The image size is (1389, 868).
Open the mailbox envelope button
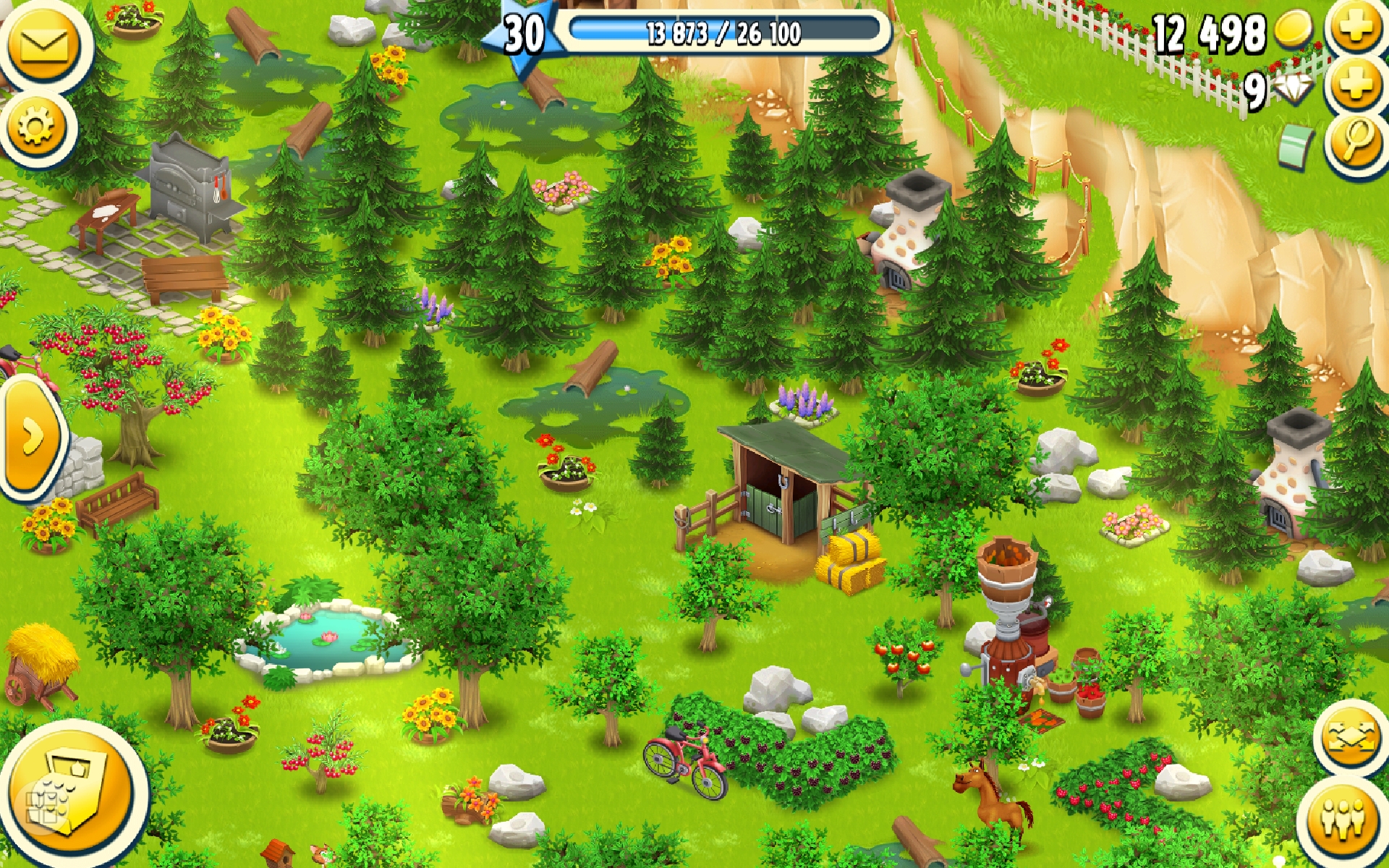43,45
